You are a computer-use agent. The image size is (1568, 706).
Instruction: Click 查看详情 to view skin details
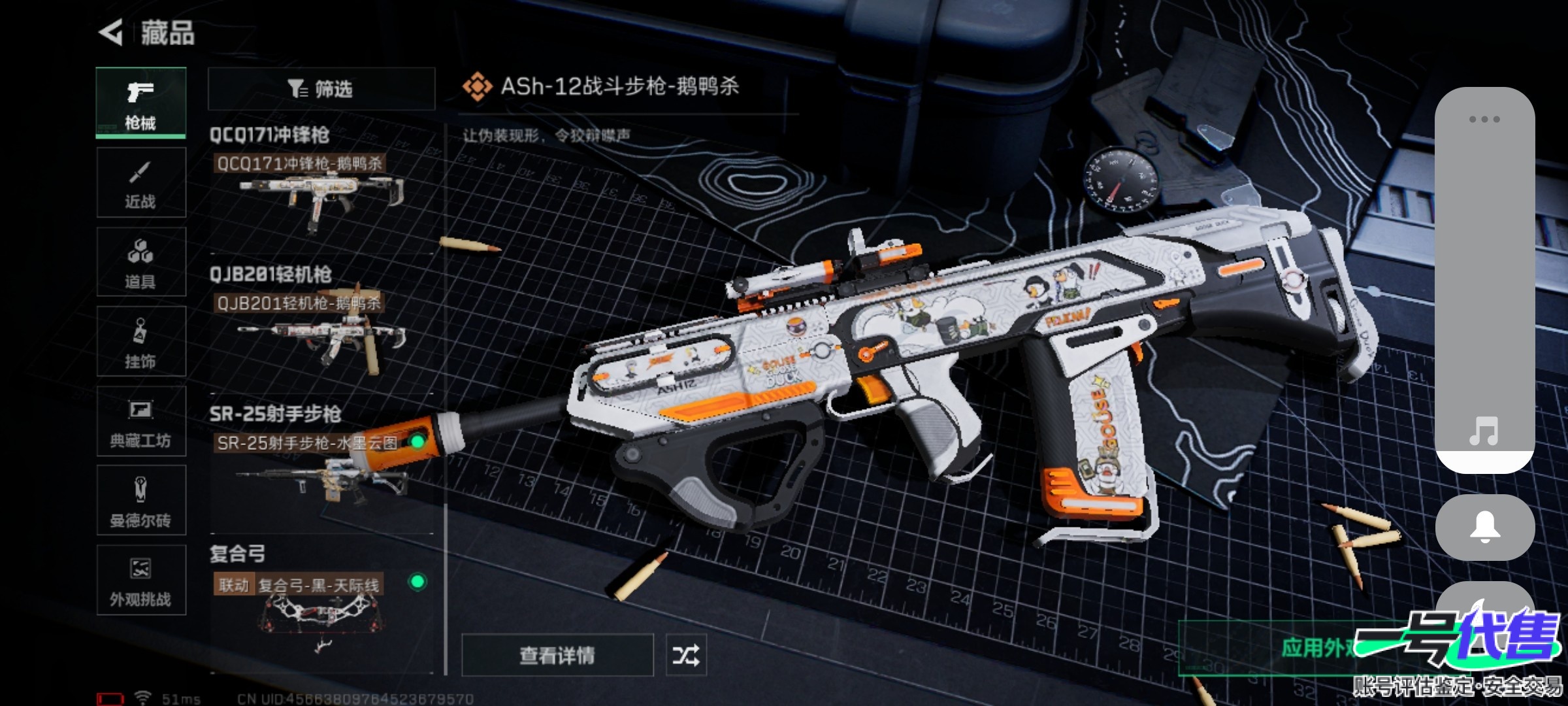tap(557, 655)
